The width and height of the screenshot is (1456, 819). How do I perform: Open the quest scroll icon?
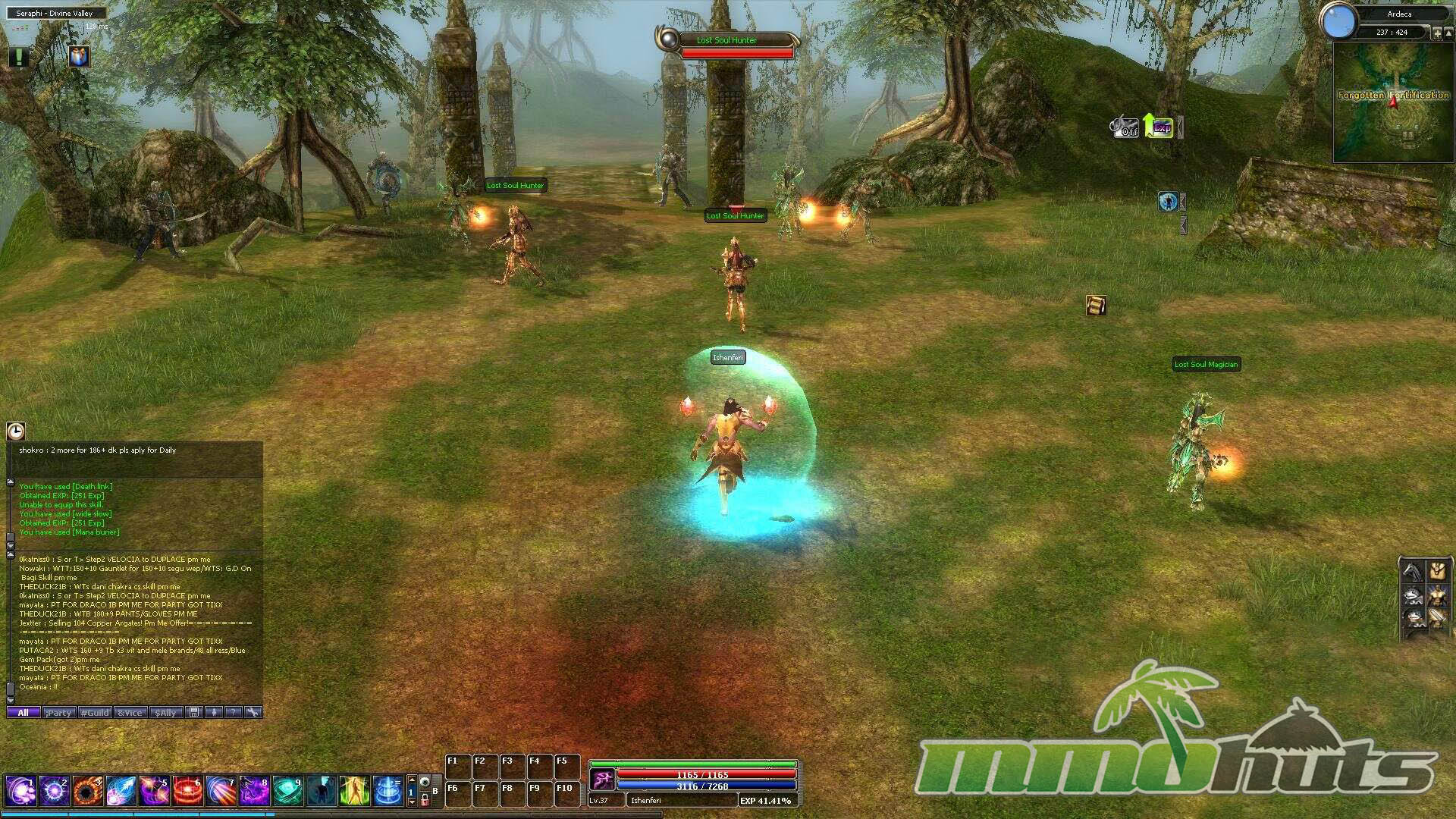[x=1096, y=306]
